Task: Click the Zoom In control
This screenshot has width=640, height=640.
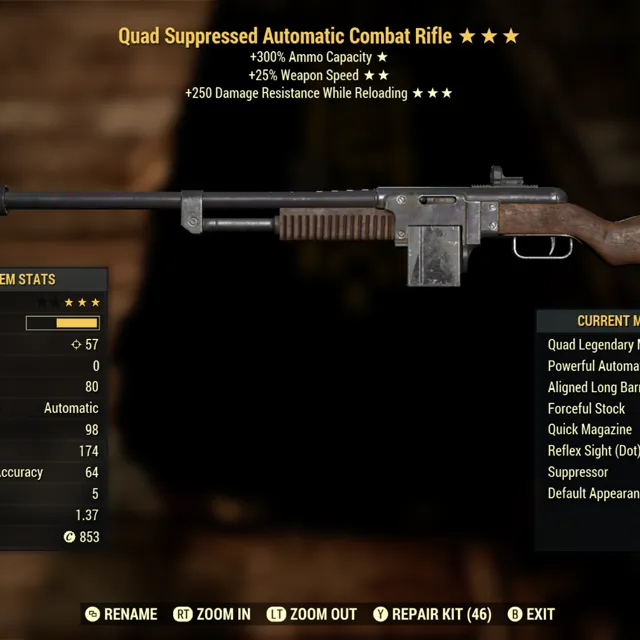Action: [x=212, y=614]
